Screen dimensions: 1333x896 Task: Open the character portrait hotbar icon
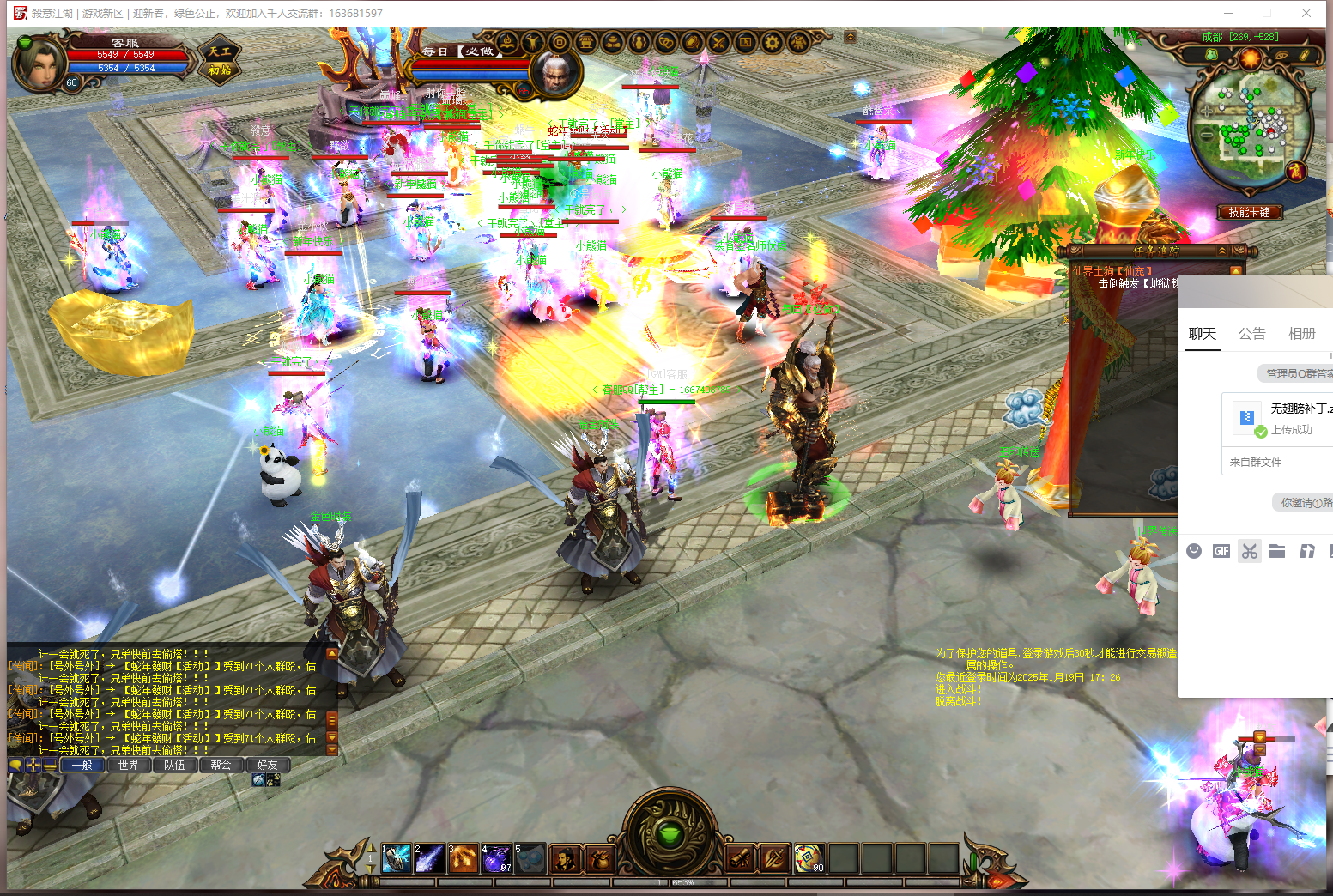(x=564, y=858)
